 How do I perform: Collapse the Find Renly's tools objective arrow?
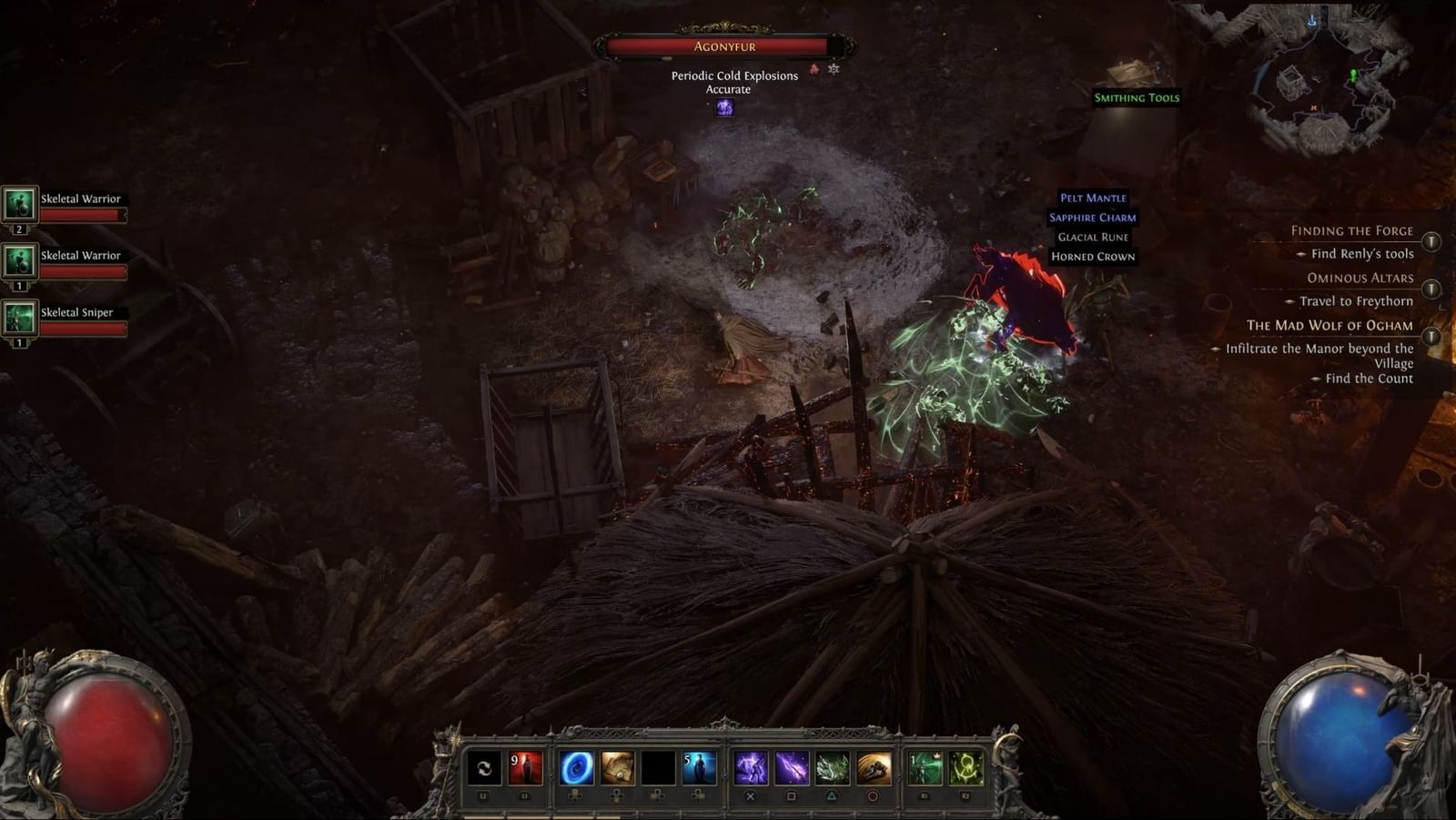tap(1302, 254)
